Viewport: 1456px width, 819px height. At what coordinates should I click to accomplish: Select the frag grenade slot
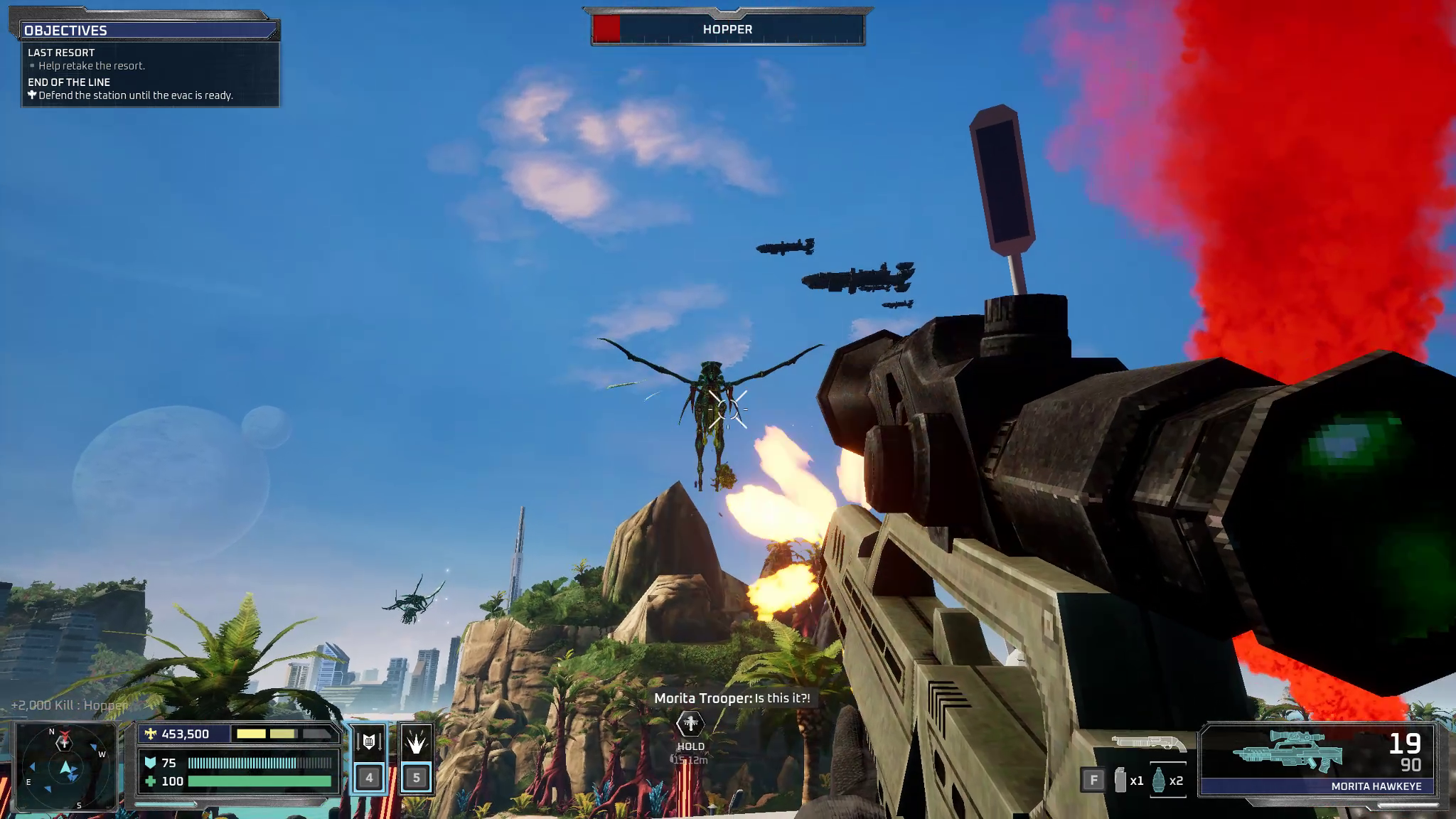tap(1158, 780)
